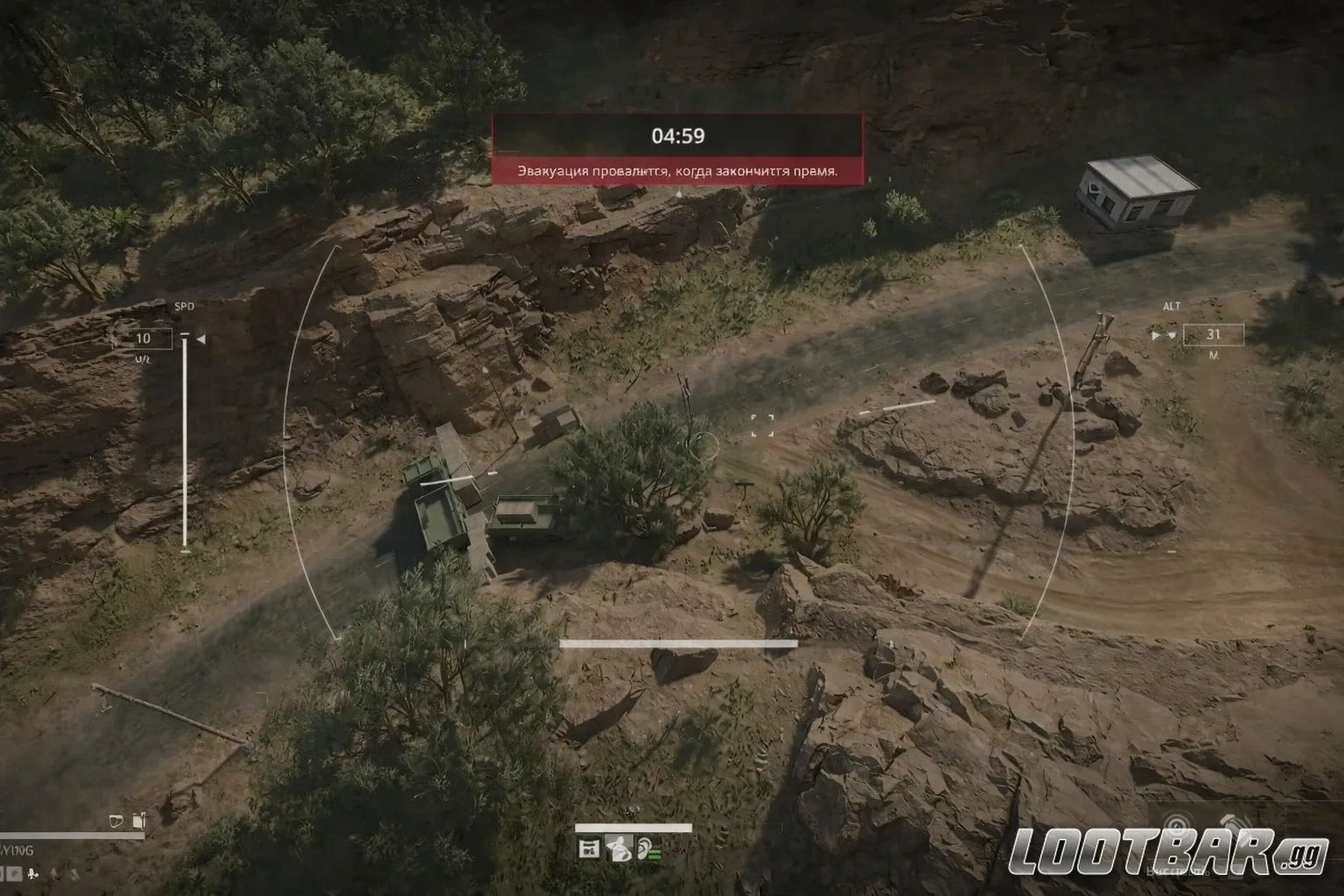Click the LOOTBAR.gg watermark logo

1169,854
